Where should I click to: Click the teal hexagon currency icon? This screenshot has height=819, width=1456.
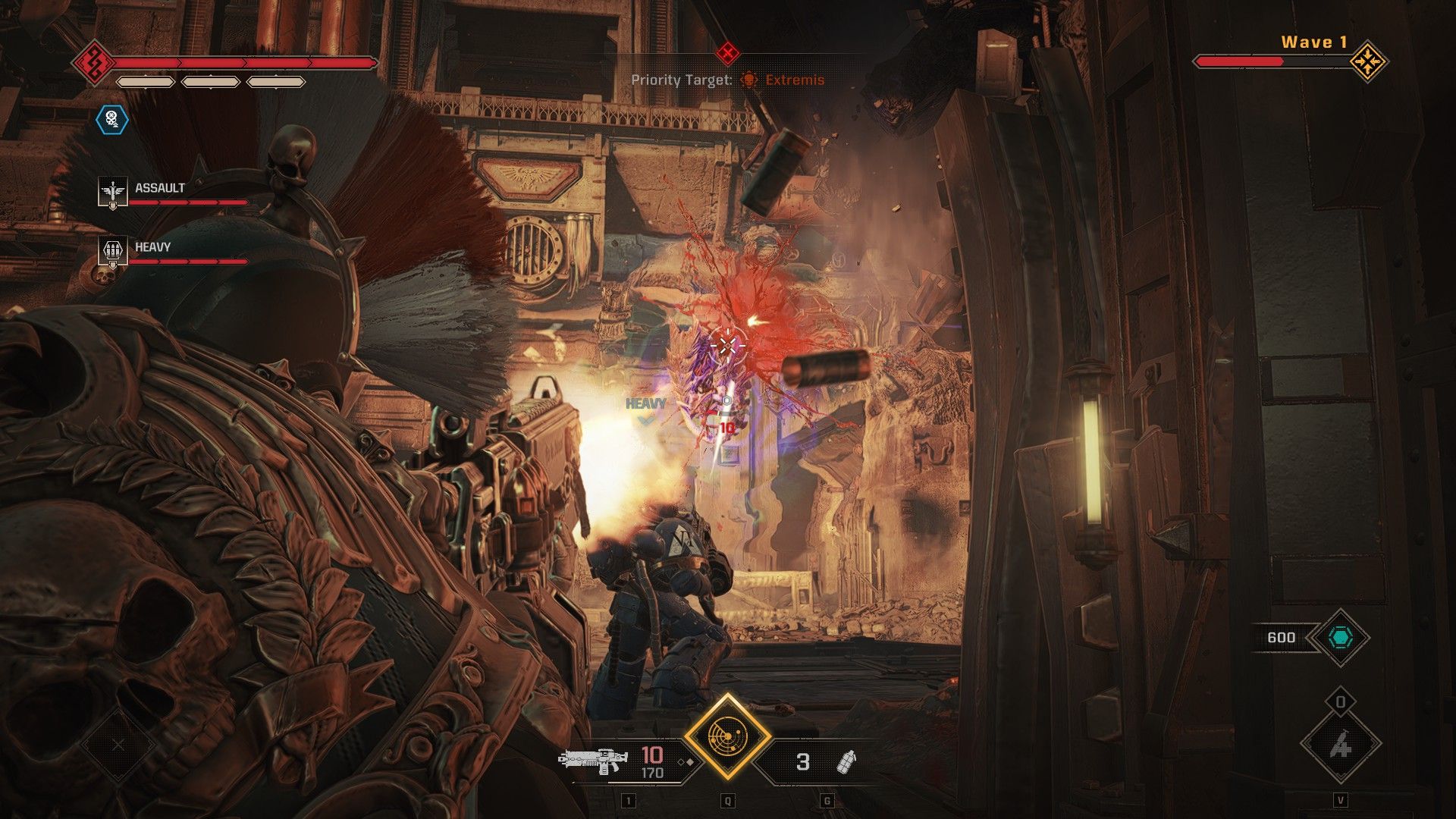[1340, 638]
